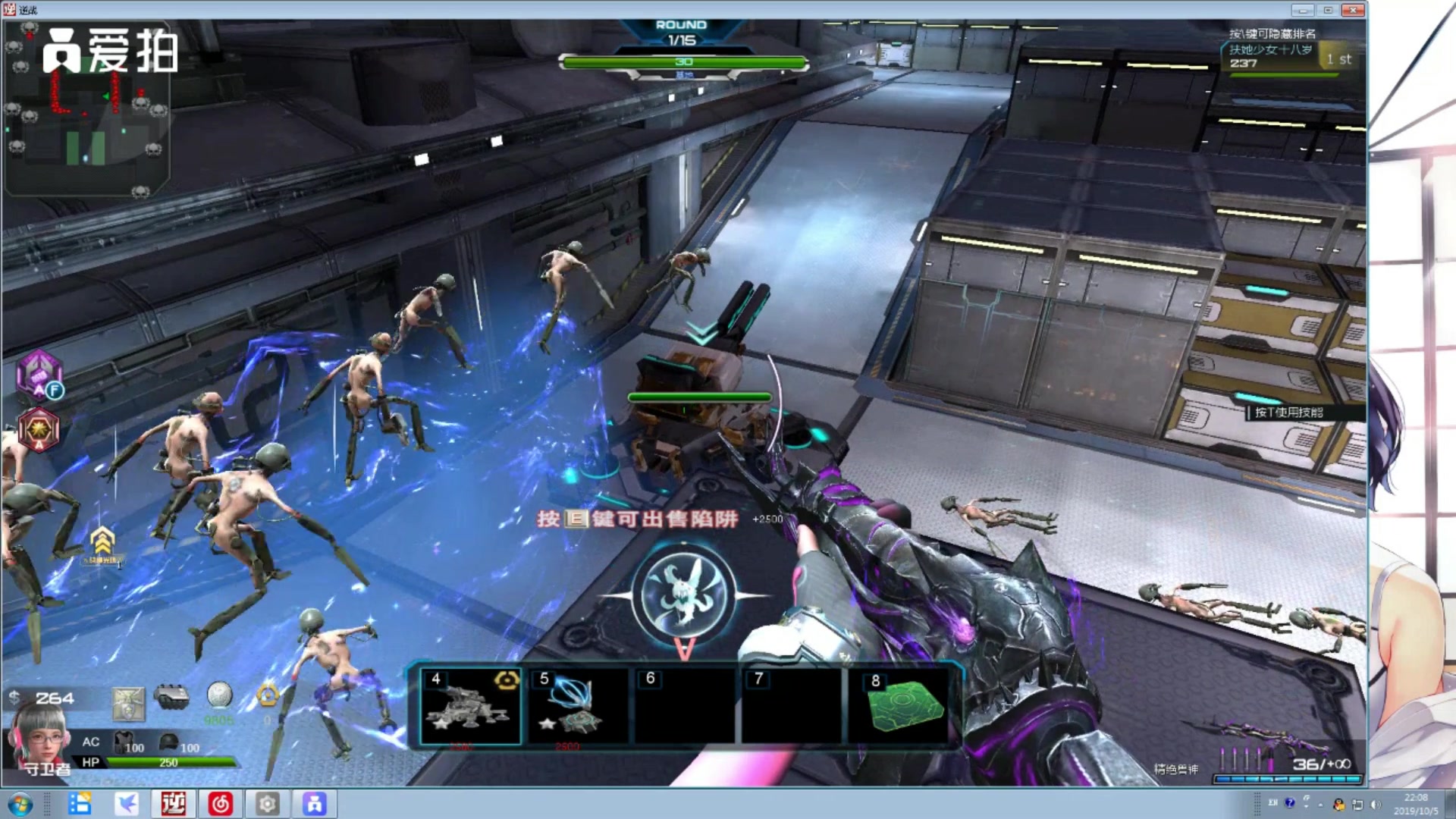Click the silver coin currency icon
1456x819 pixels.
coord(219,695)
